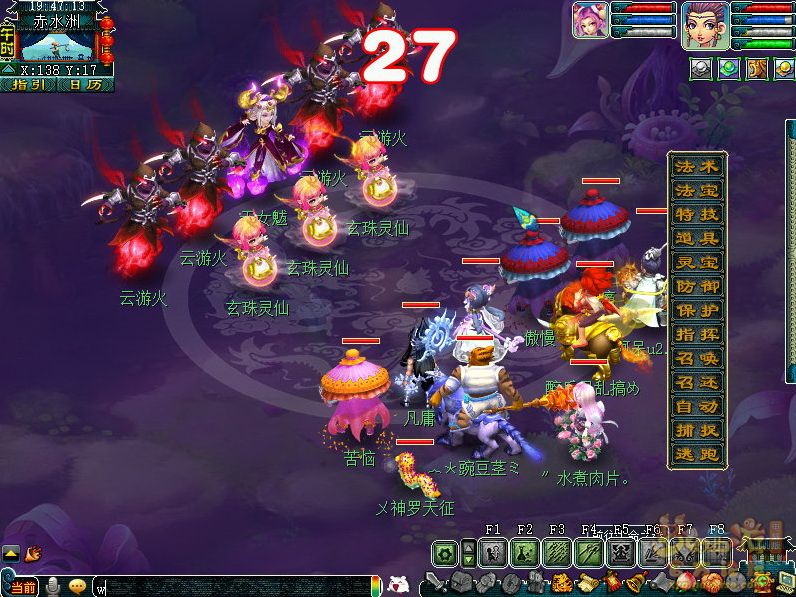Open the 指挥 command option

[x=698, y=334]
